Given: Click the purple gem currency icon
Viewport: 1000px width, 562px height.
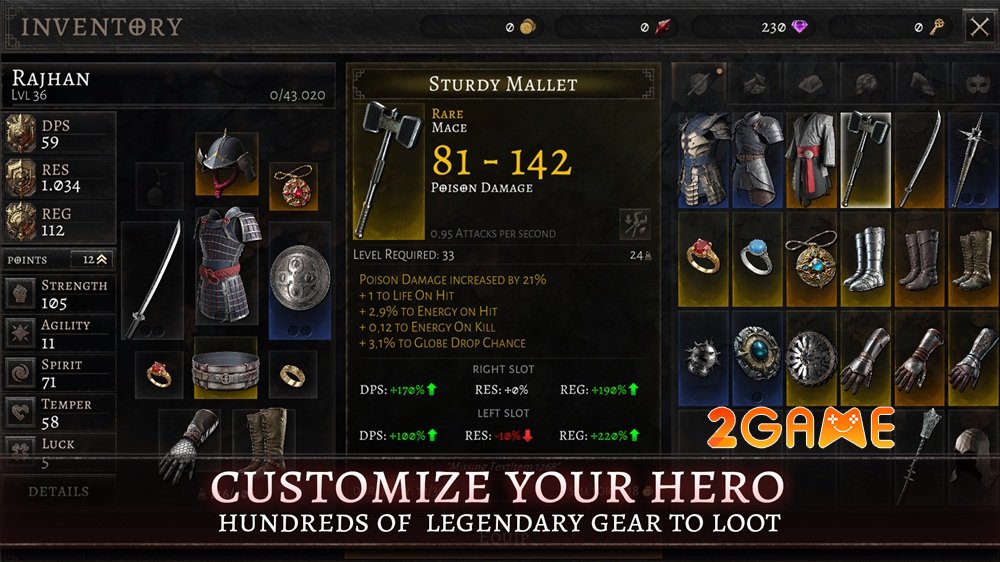Looking at the screenshot, I should [x=799, y=27].
